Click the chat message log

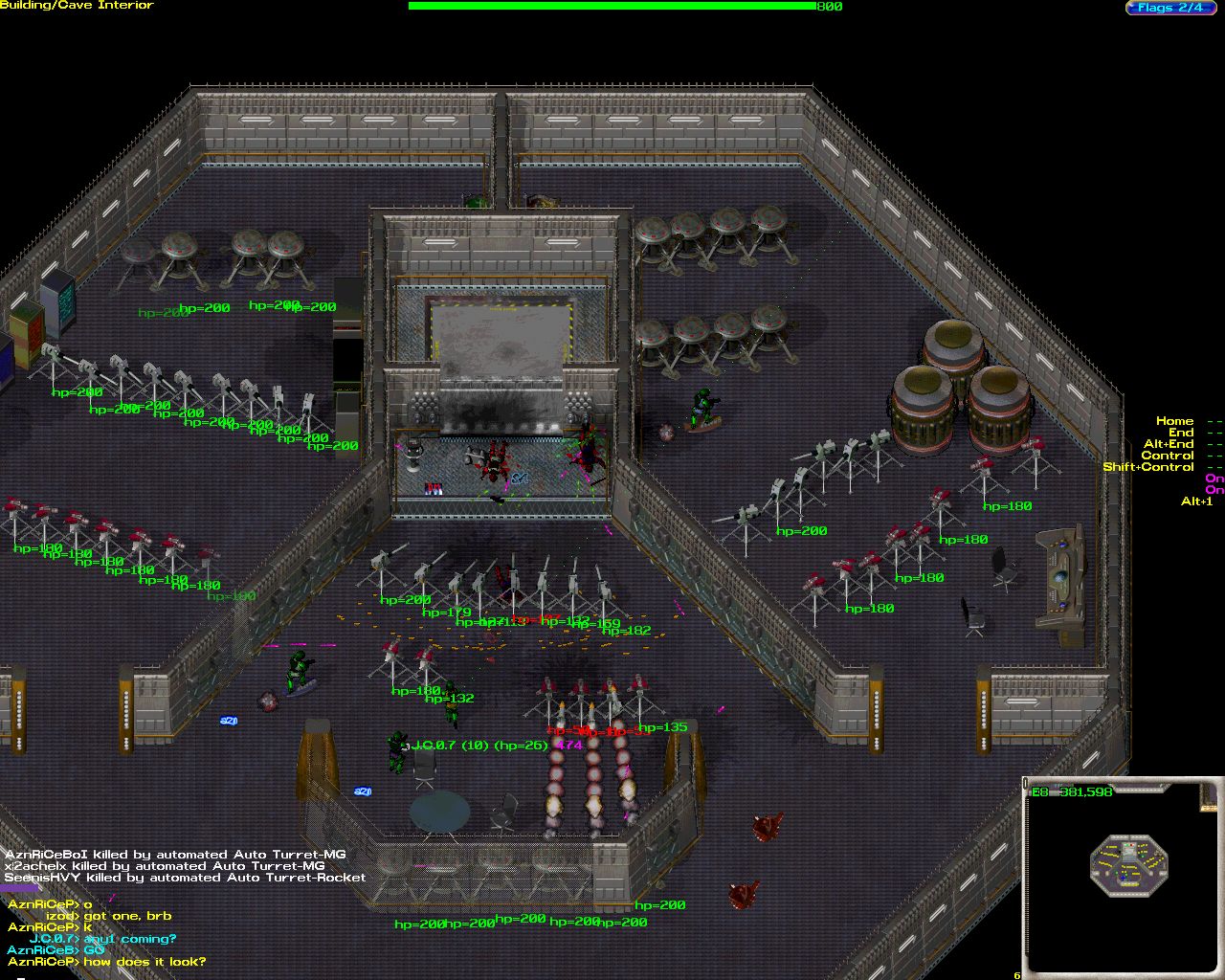(105, 932)
